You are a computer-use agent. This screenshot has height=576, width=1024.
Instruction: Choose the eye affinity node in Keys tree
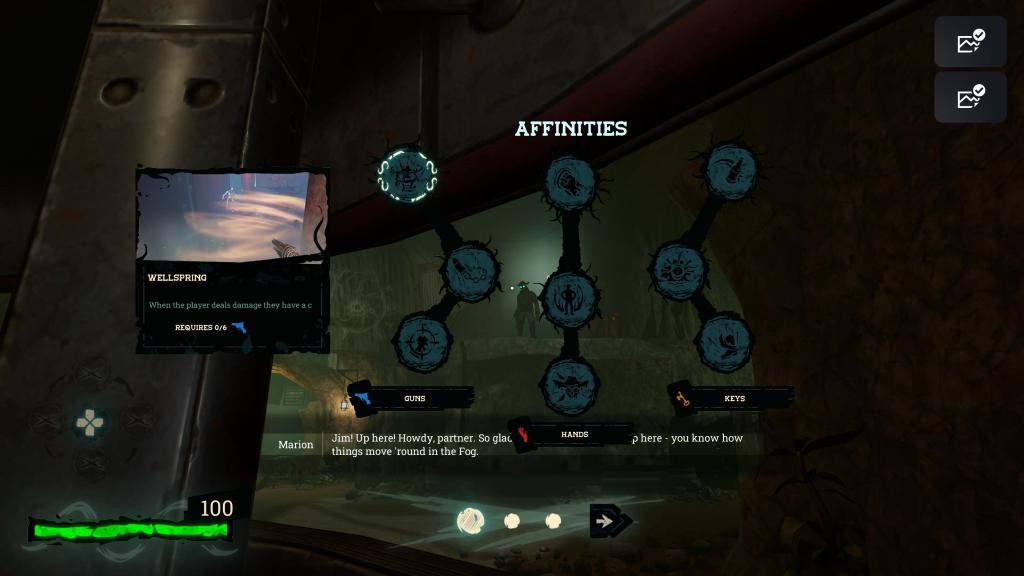click(x=679, y=270)
